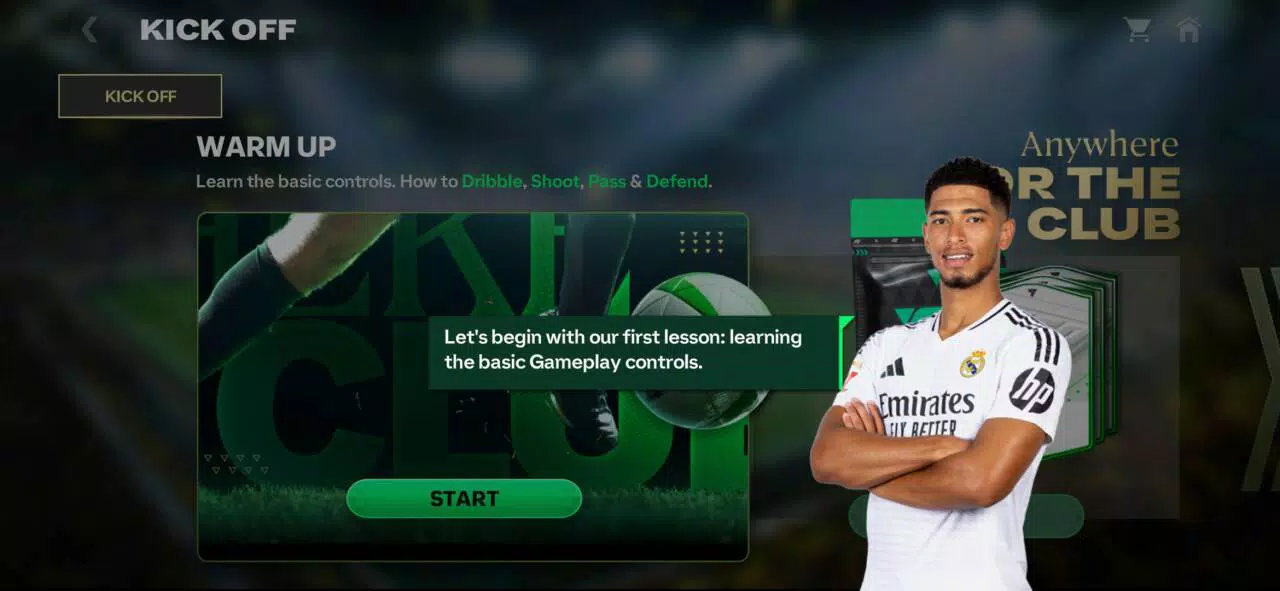
Task: Go back using the arrow icon
Action: [90, 30]
